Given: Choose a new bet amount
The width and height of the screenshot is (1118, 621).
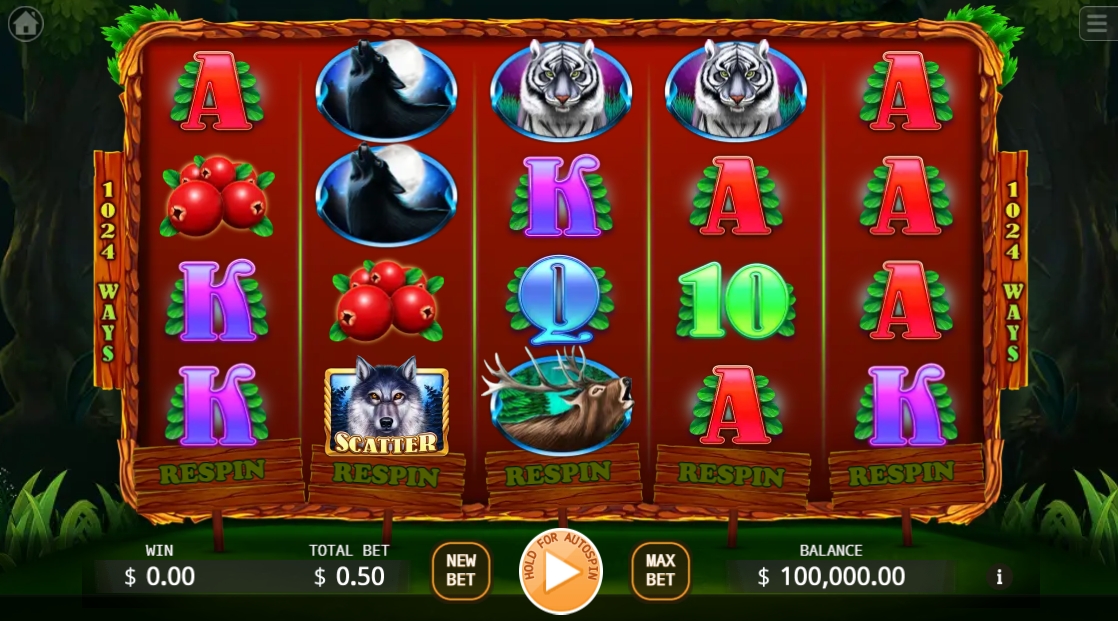Looking at the screenshot, I should (x=461, y=571).
